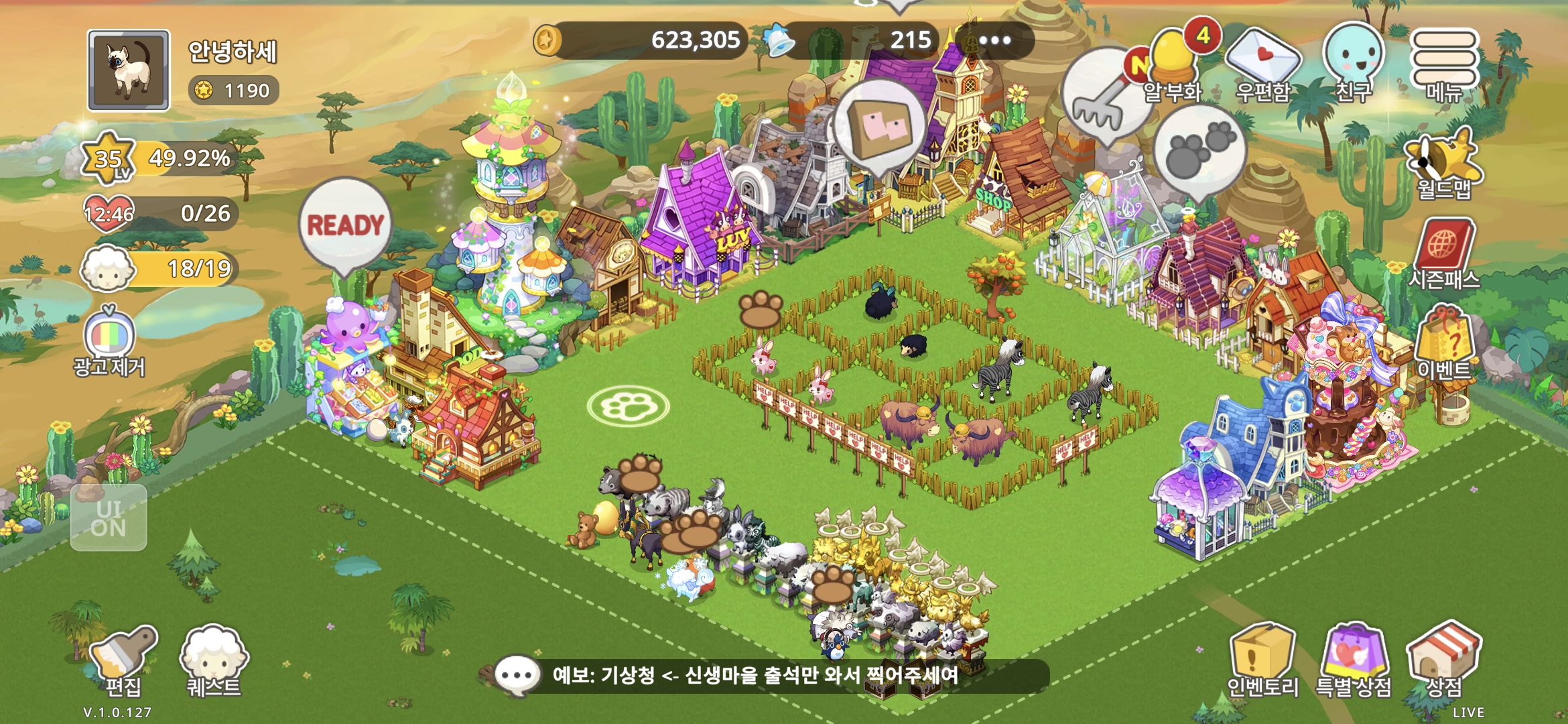Image resolution: width=1568 pixels, height=724 pixels.
Task: Visit the 특별상점 special shop
Action: 1354,658
